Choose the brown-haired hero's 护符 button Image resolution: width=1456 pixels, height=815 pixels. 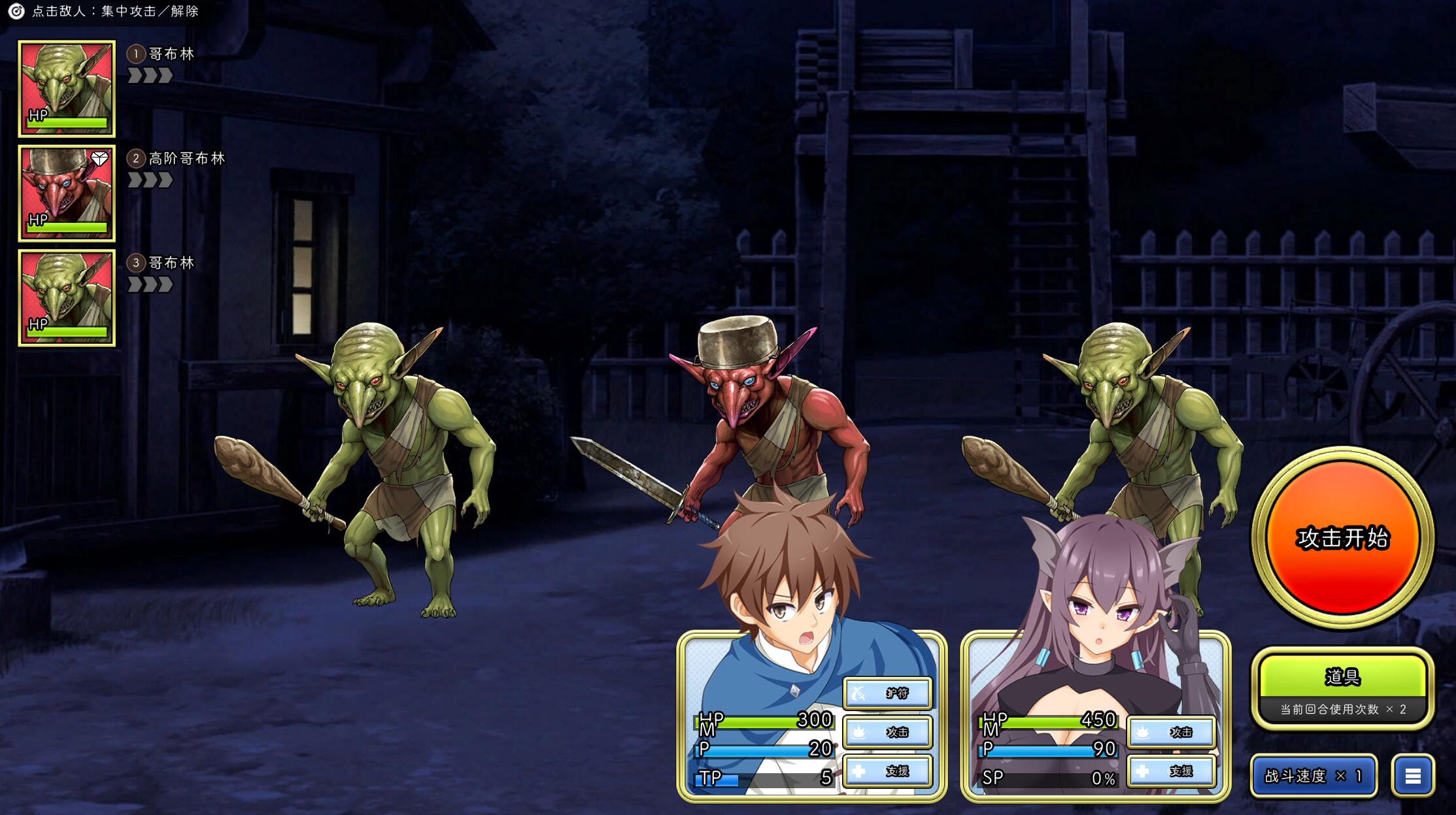pyautogui.click(x=887, y=693)
